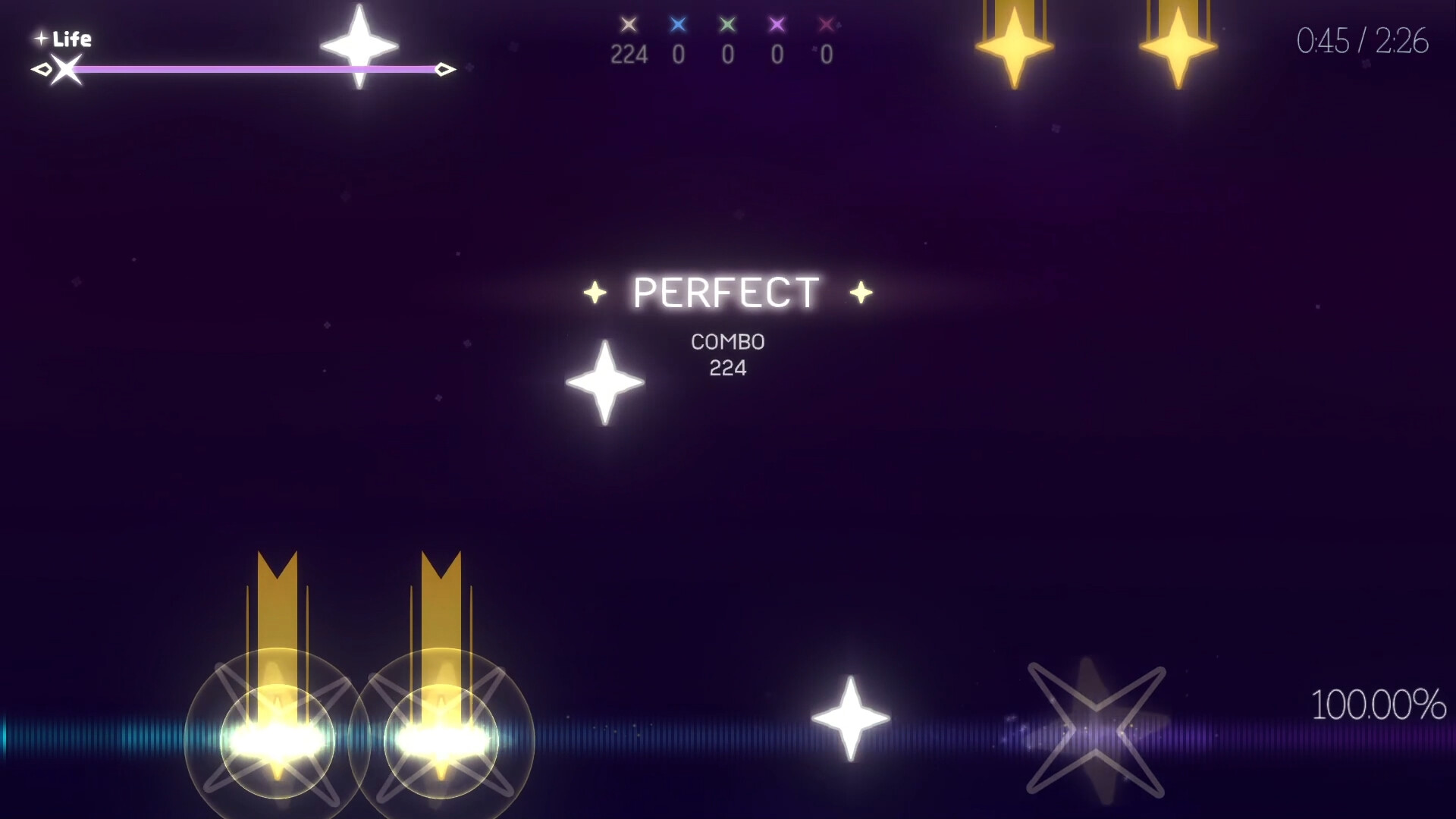The height and width of the screenshot is (819, 1456).
Task: Click the second gold note circle on the track
Action: click(444, 739)
